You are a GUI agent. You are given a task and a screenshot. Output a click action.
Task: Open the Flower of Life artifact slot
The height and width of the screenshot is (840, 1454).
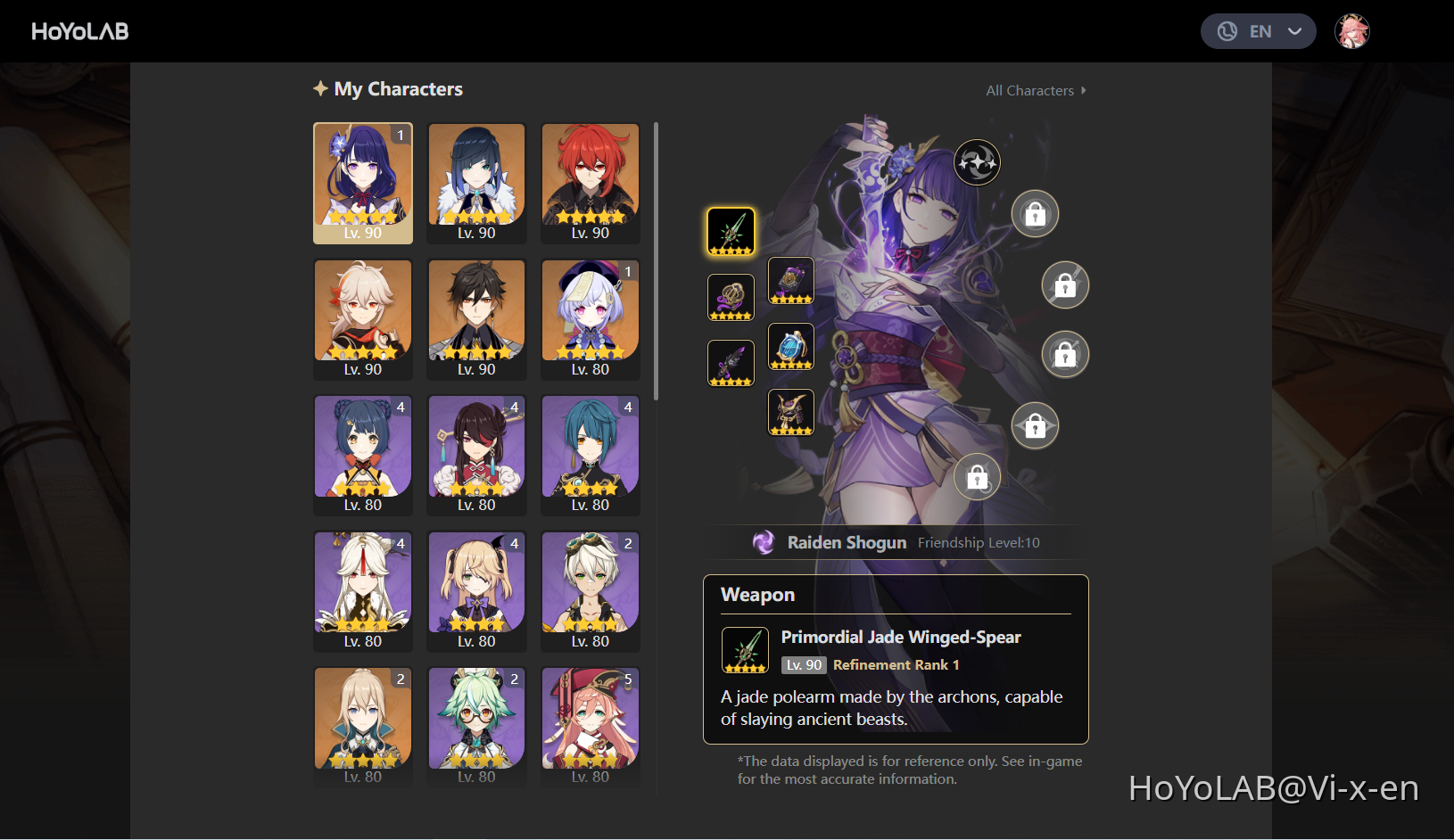click(x=731, y=297)
